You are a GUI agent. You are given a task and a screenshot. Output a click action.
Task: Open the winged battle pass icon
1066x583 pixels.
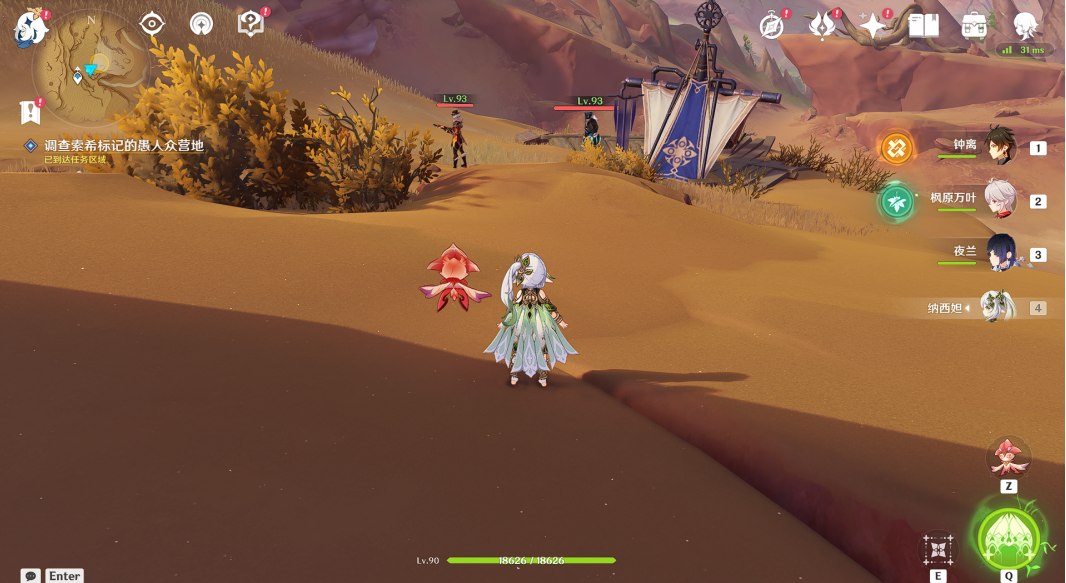pos(823,26)
